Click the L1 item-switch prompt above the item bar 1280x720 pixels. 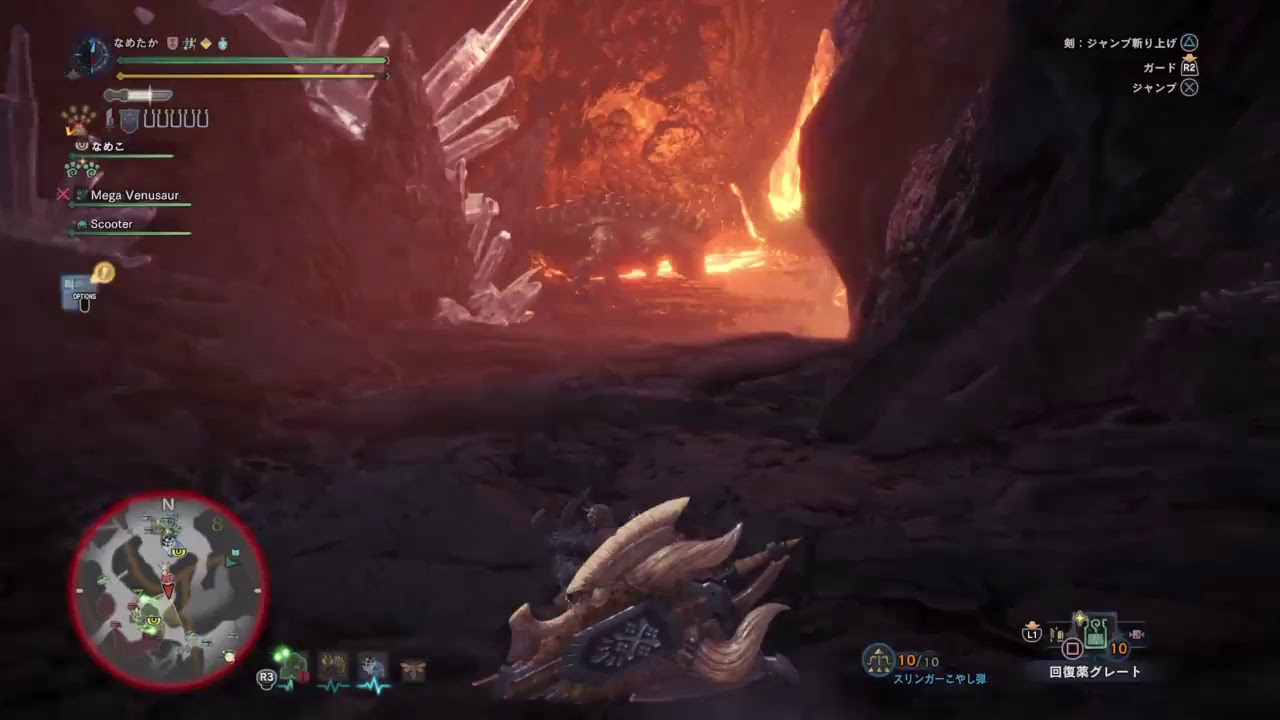(x=1034, y=633)
